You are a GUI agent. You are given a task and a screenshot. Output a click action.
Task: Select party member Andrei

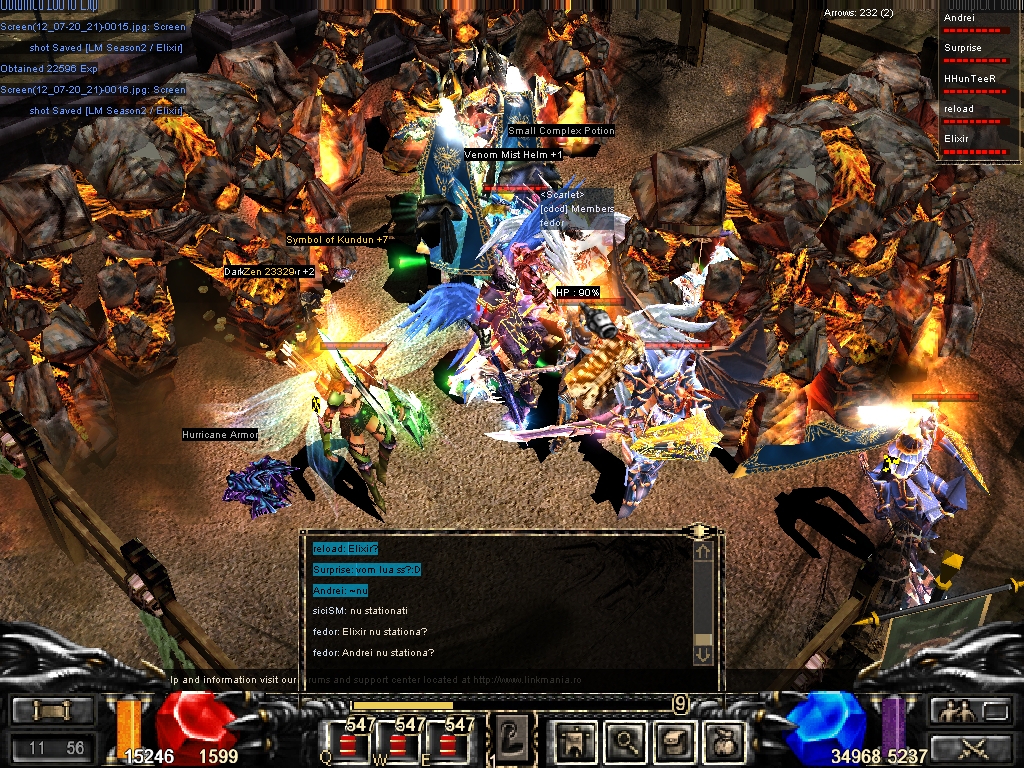979,24
